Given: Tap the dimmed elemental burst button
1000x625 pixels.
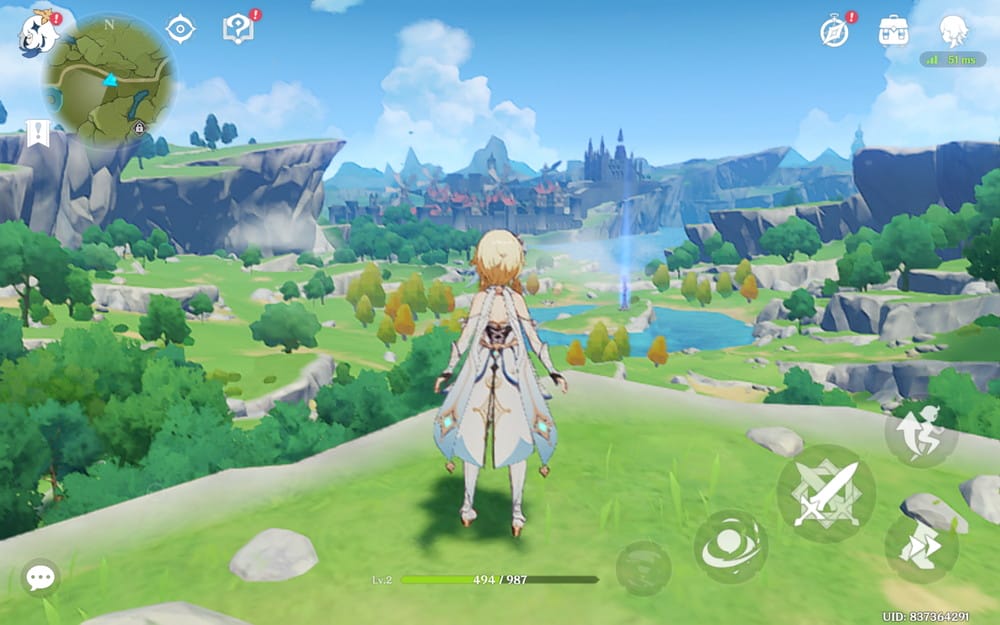Looking at the screenshot, I should coord(643,567).
